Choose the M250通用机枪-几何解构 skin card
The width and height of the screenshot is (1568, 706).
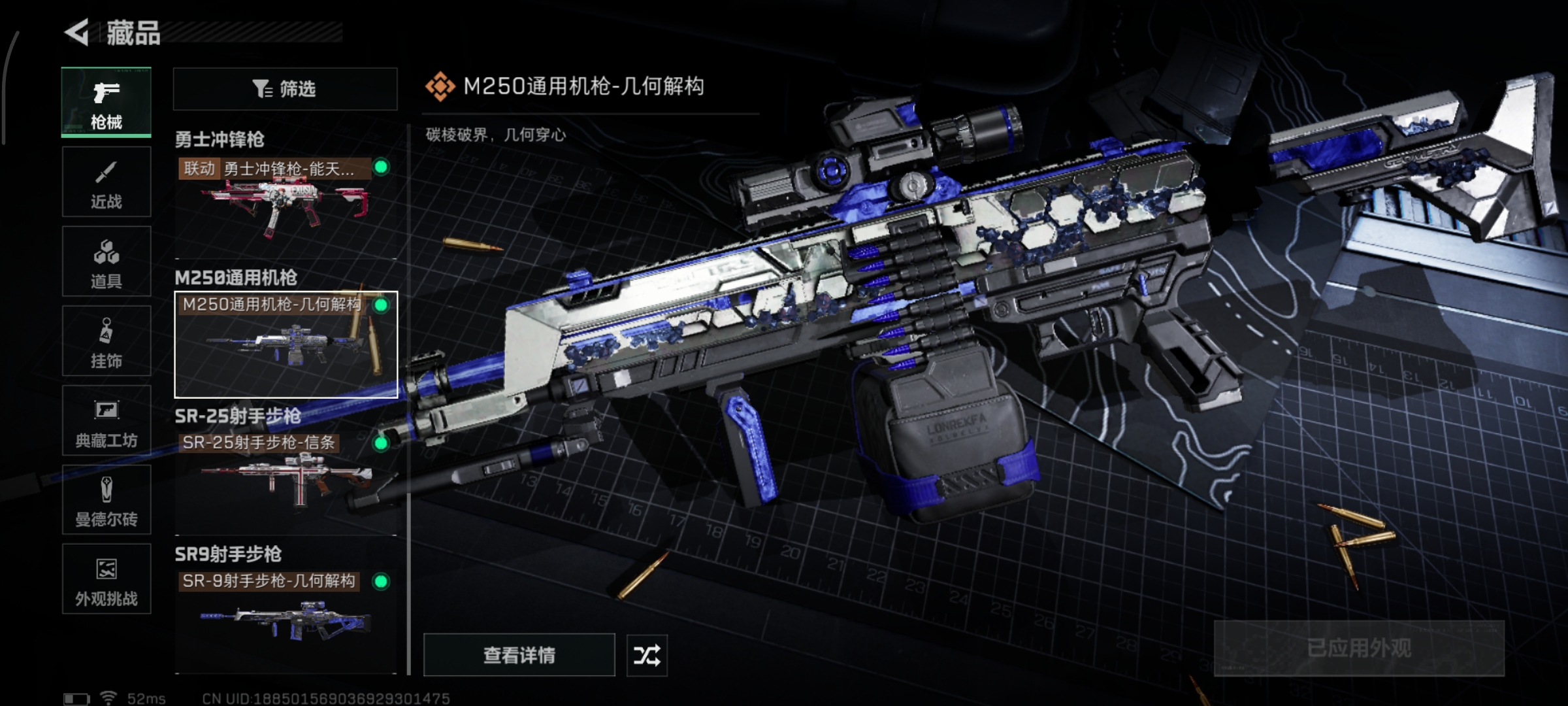pos(286,345)
